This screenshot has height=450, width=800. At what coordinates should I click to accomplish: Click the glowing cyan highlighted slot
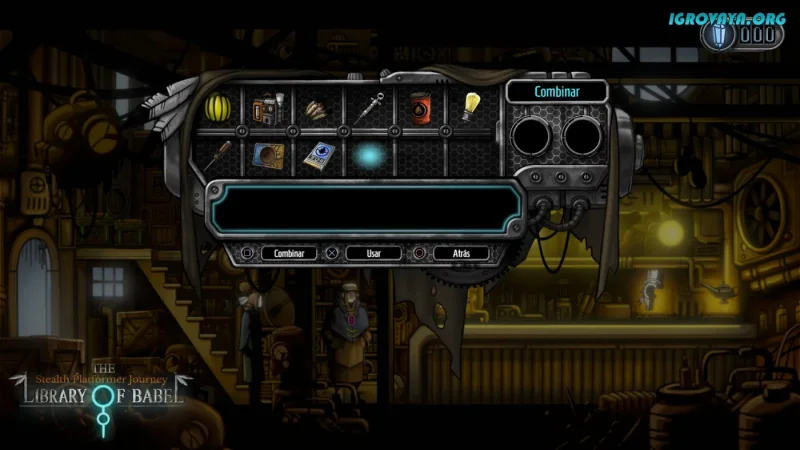pos(369,155)
